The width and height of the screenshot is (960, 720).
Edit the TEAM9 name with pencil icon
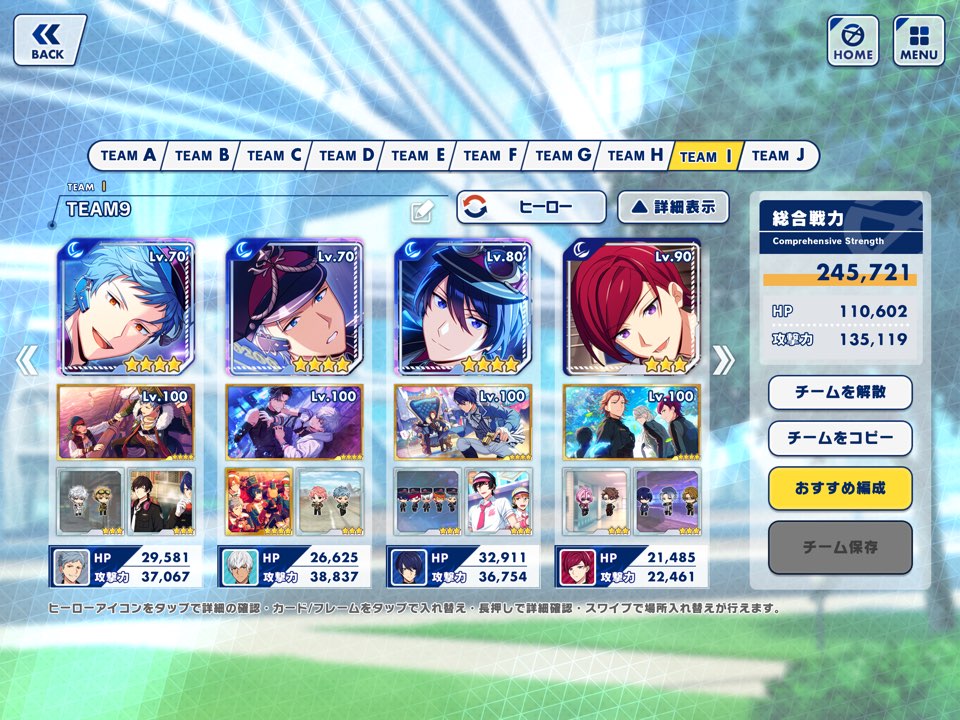point(422,210)
